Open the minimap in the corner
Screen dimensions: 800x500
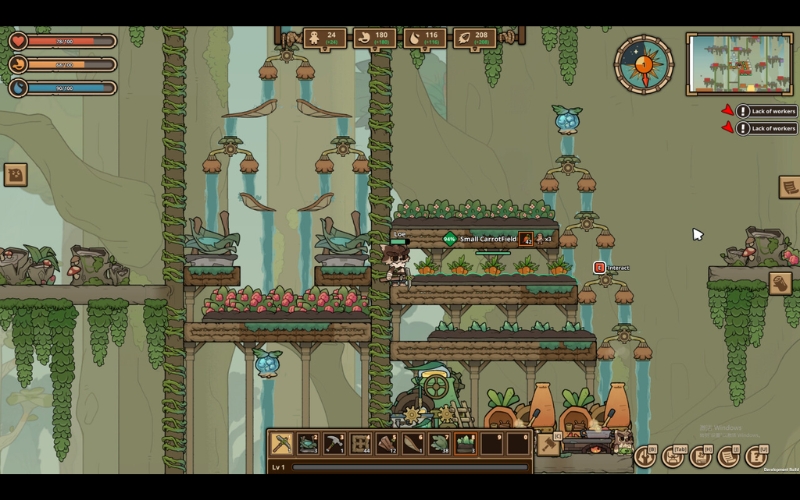(739, 64)
